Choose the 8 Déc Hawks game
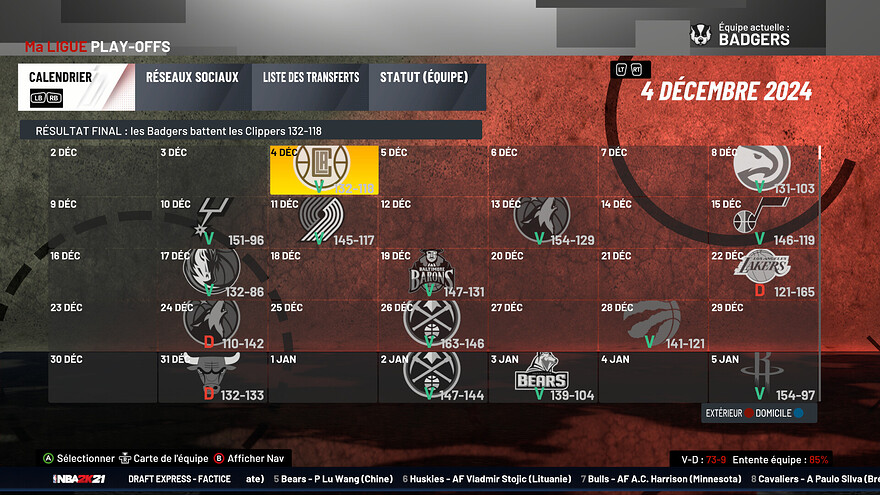 pos(762,169)
